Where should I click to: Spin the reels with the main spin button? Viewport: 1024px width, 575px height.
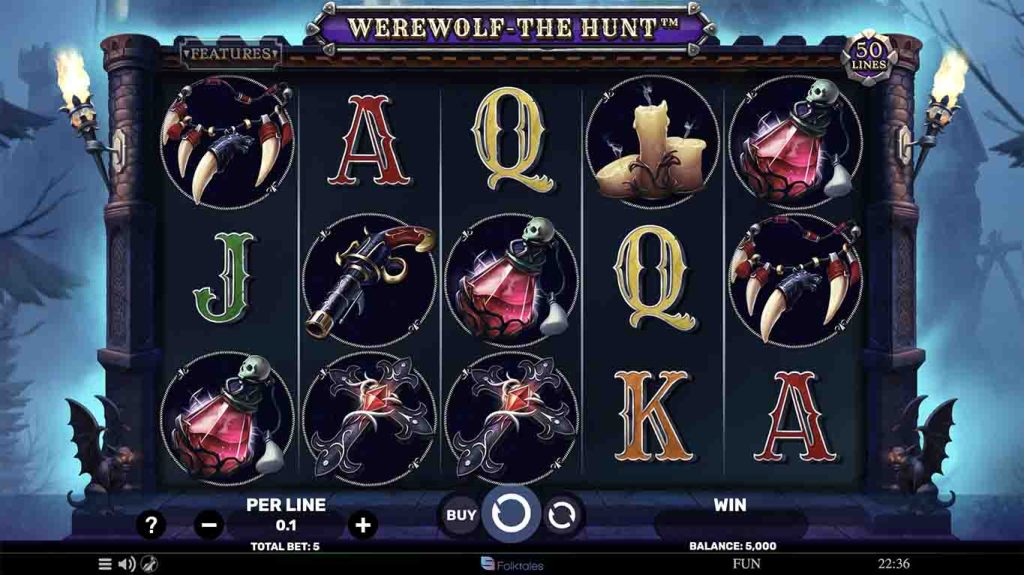point(511,514)
